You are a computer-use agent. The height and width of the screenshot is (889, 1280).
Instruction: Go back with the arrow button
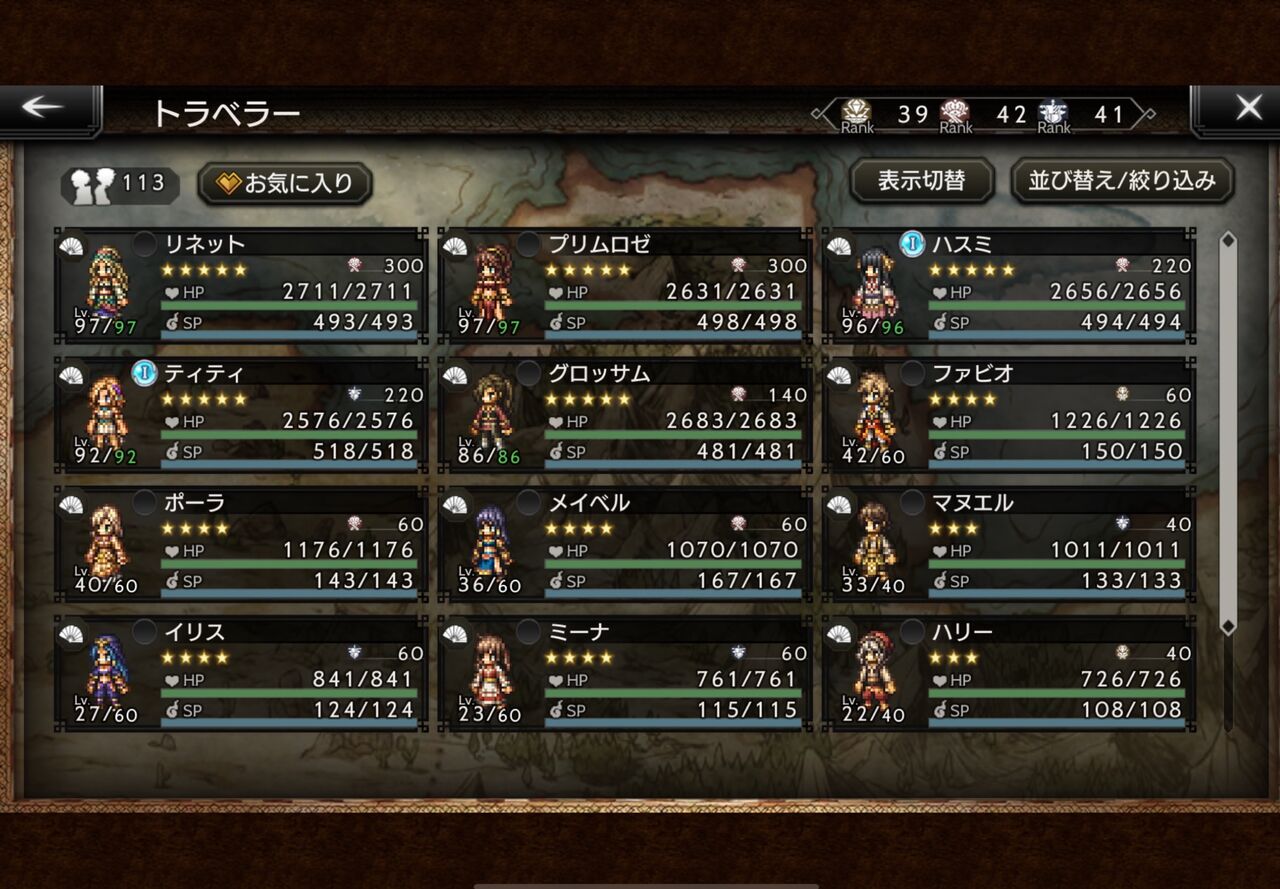tap(45, 109)
